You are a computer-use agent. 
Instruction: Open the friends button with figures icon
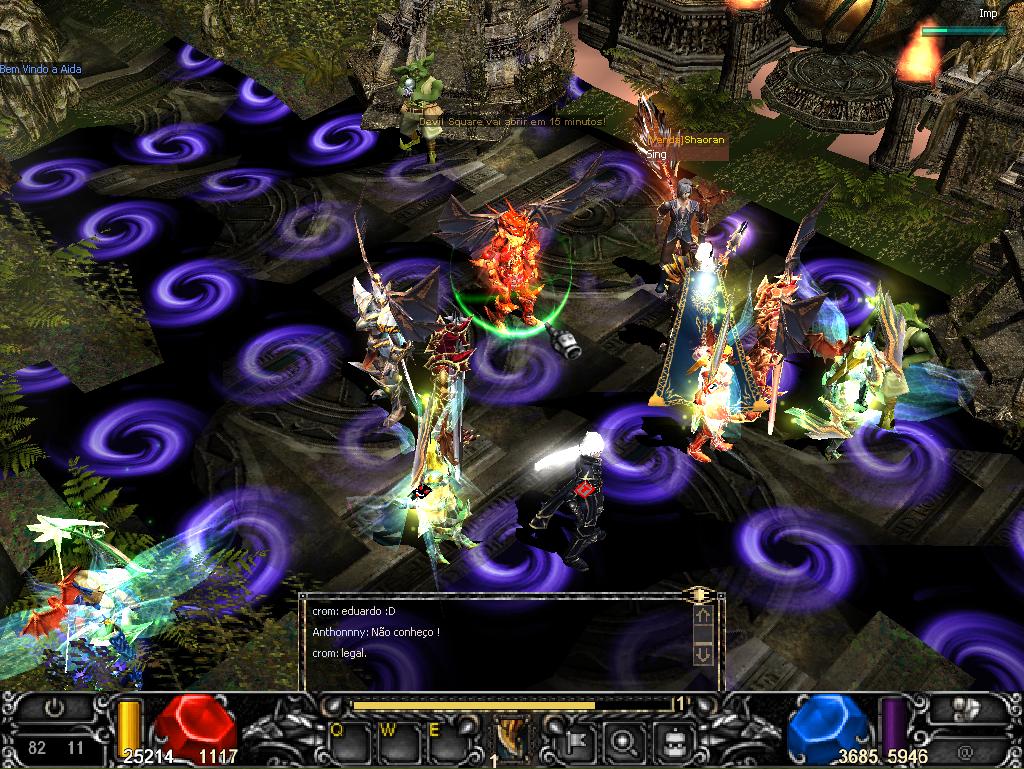point(965,709)
